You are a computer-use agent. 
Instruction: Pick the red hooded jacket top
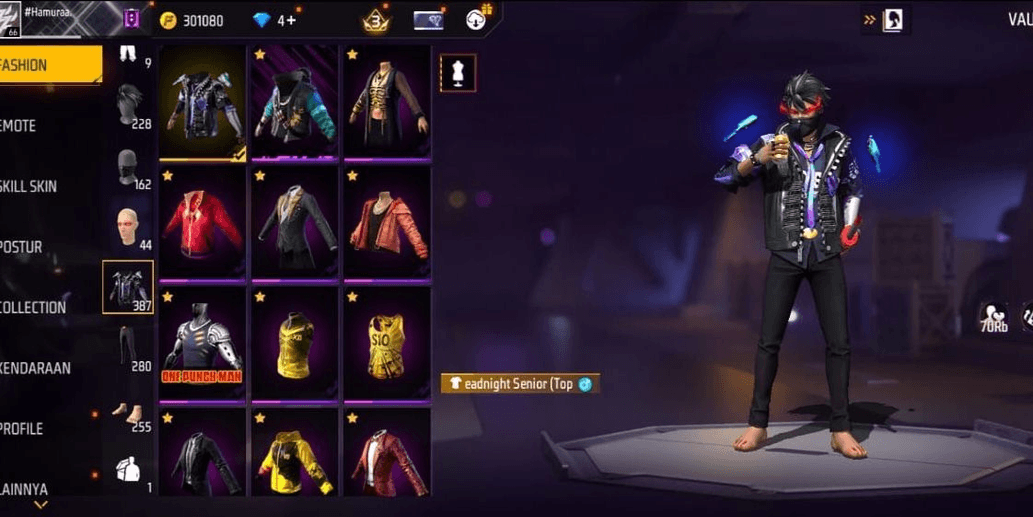pyautogui.click(x=202, y=223)
